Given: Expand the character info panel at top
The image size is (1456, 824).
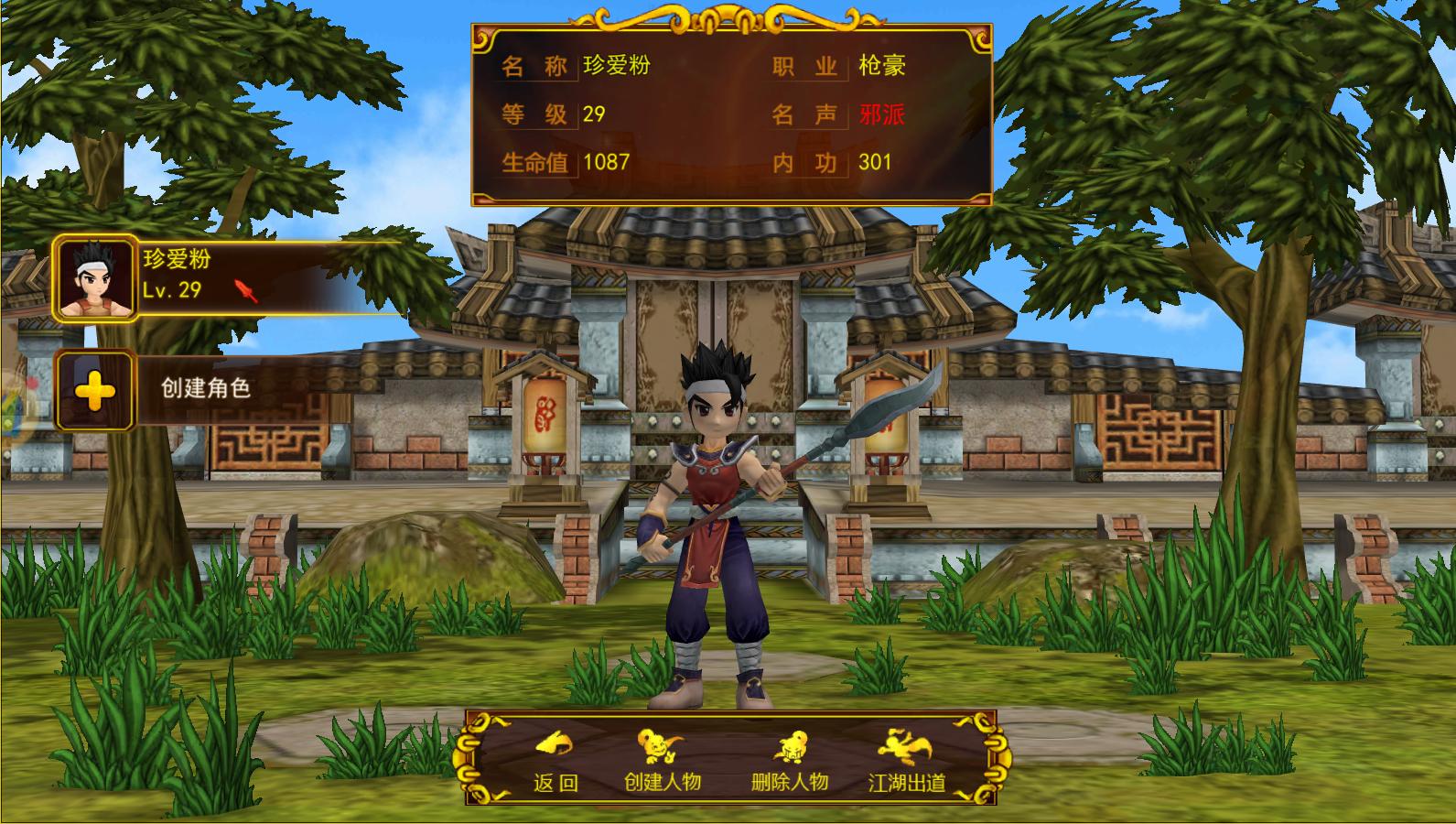Looking at the screenshot, I should (732, 110).
